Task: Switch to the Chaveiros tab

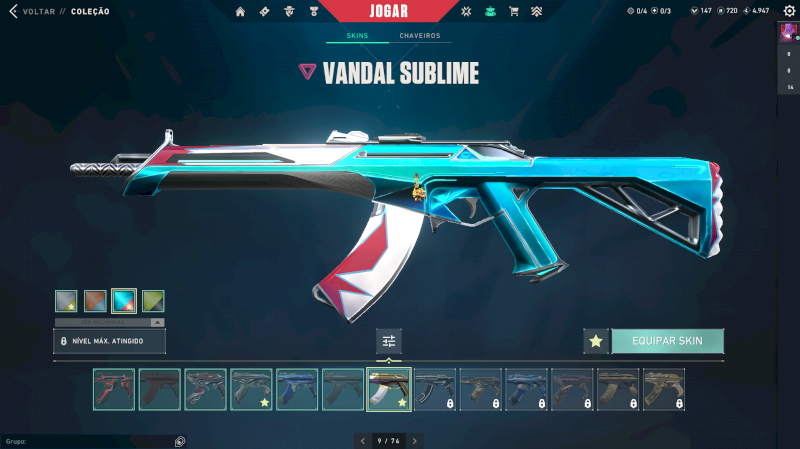Action: (419, 36)
